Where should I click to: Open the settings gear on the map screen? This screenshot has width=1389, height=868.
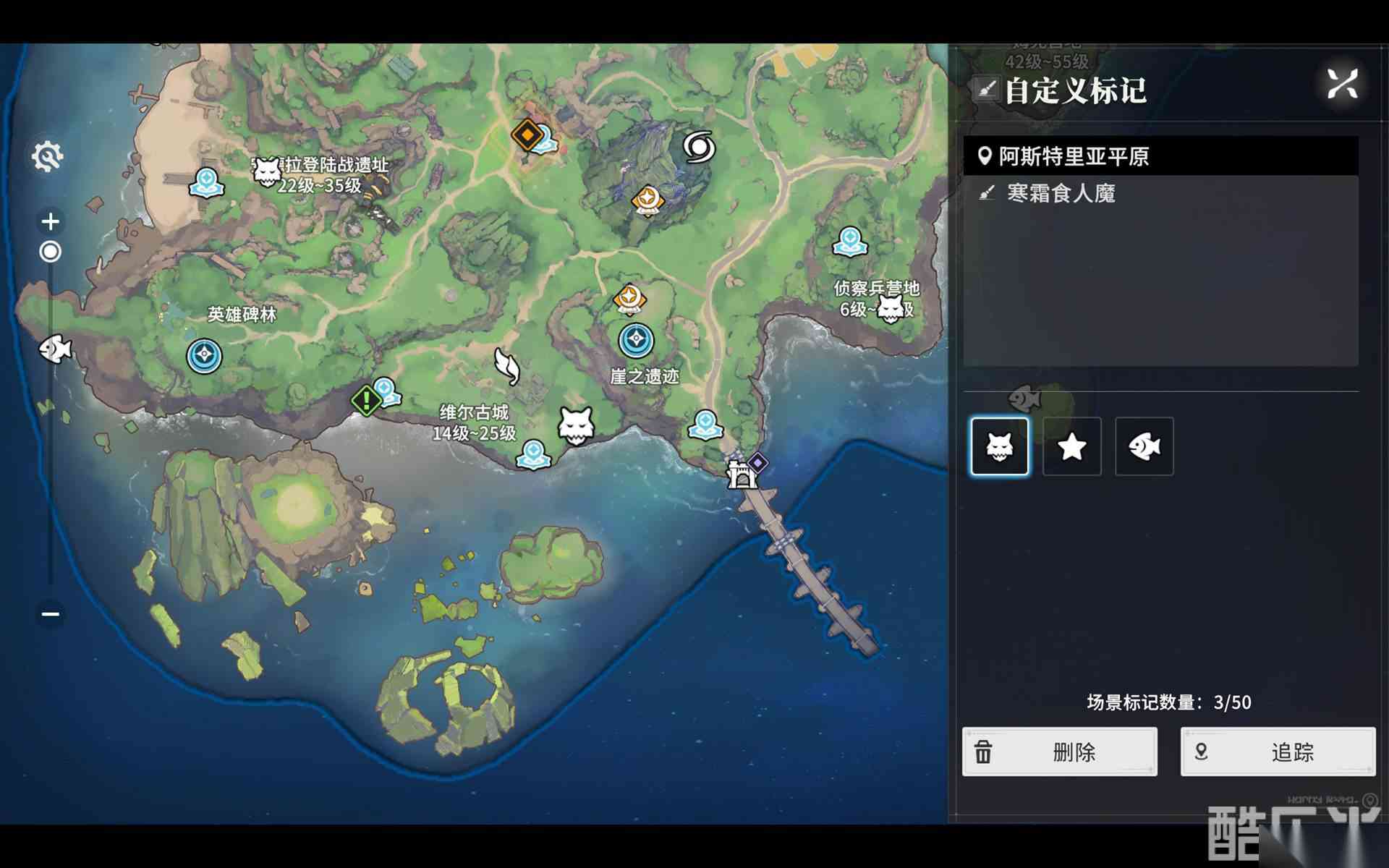pyautogui.click(x=48, y=156)
